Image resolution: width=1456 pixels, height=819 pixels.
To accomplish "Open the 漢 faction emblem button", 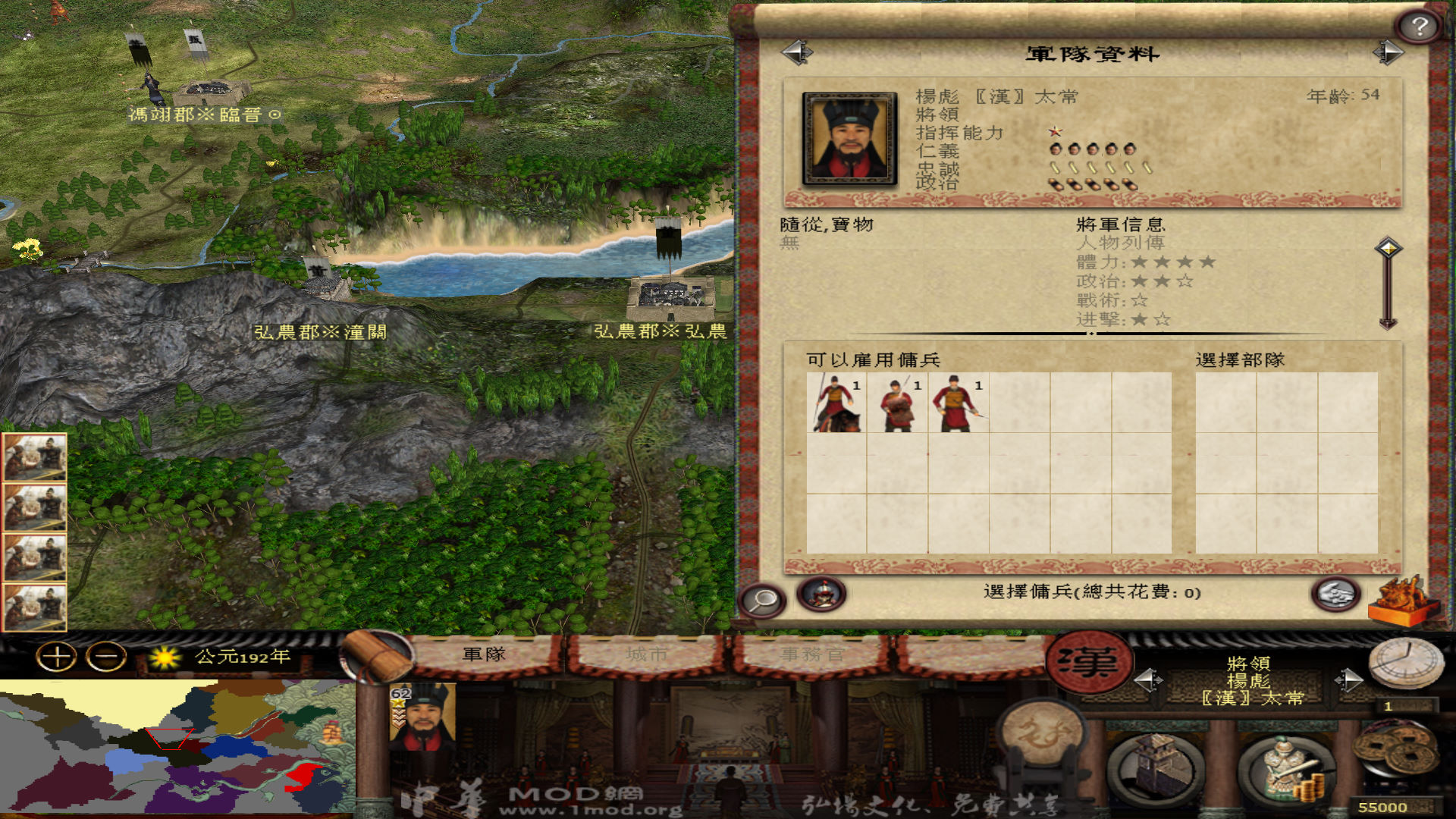I will tap(1089, 662).
